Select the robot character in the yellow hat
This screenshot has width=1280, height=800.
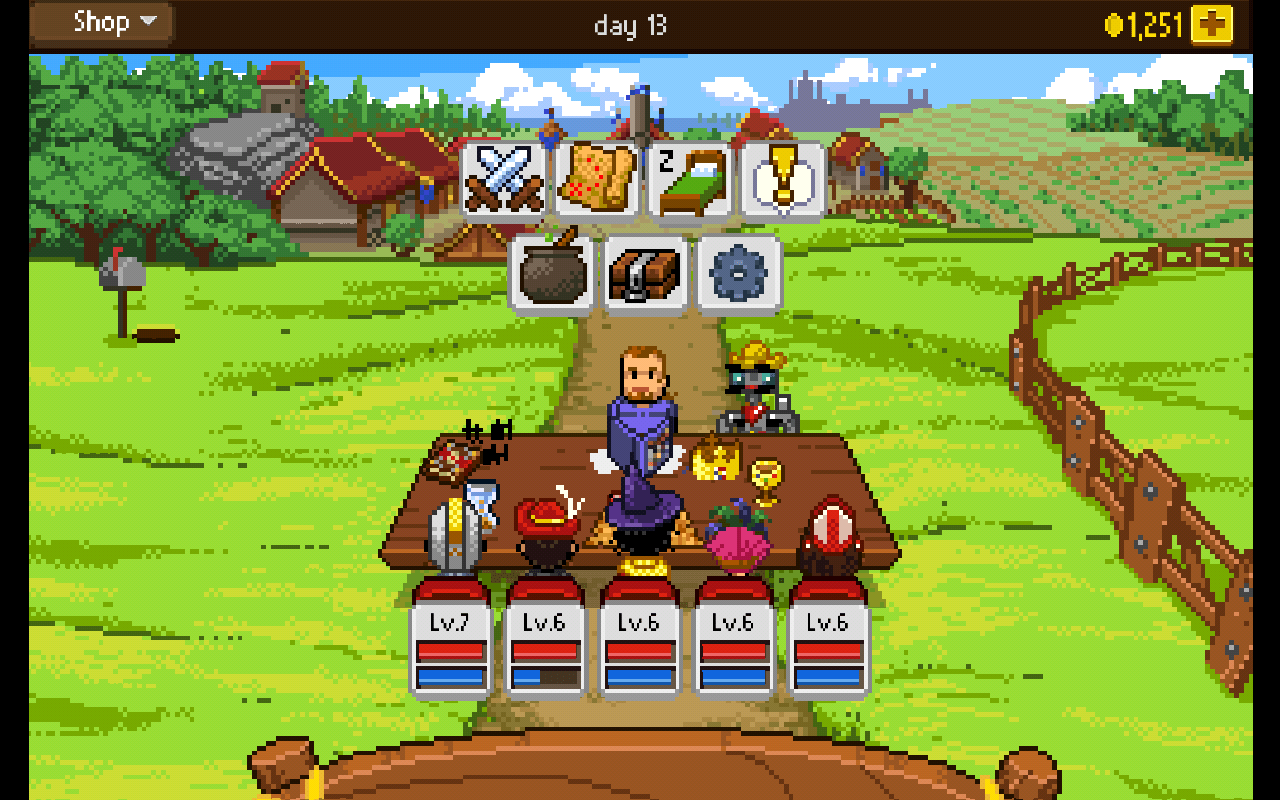point(757,390)
